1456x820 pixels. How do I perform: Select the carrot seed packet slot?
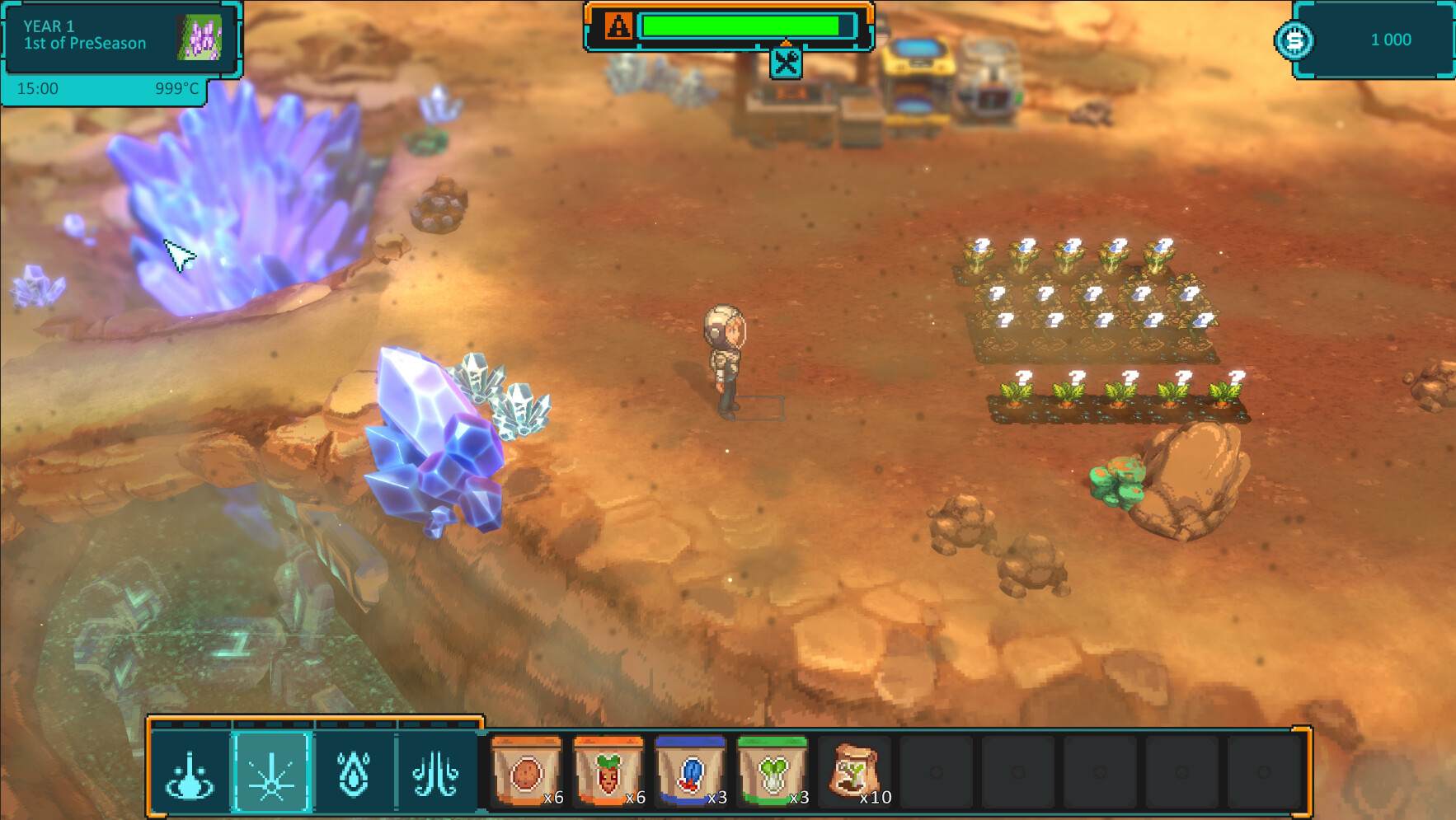pyautogui.click(x=608, y=772)
